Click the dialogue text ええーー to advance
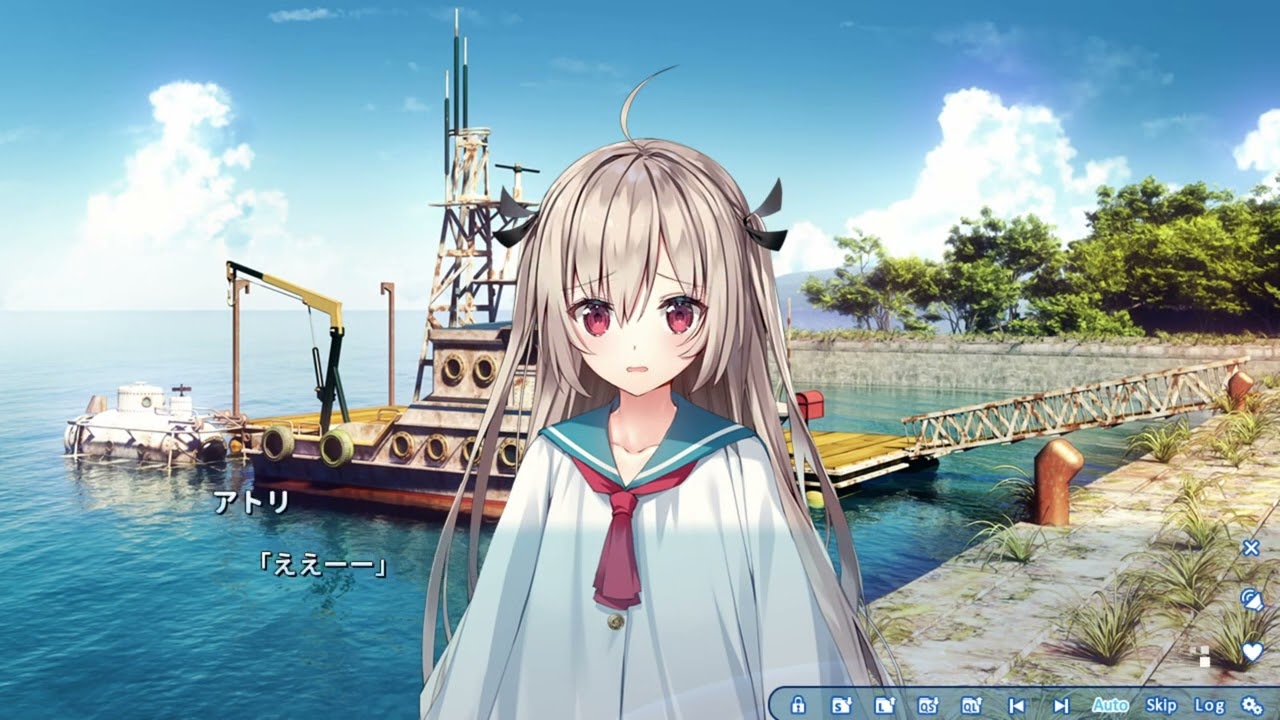This screenshot has width=1280, height=720. [x=324, y=561]
